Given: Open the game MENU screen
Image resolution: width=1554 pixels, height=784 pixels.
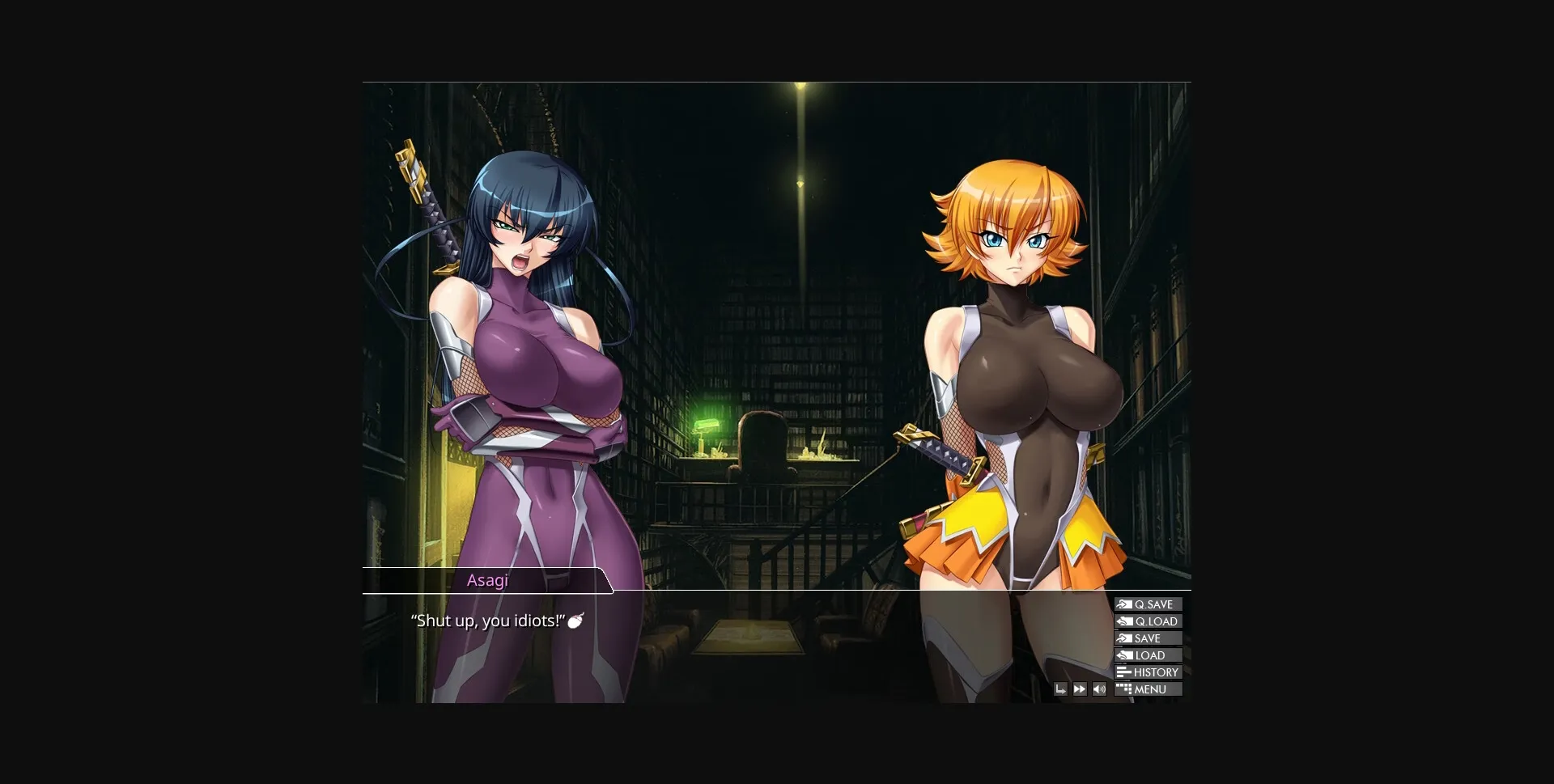Looking at the screenshot, I should pos(1149,689).
